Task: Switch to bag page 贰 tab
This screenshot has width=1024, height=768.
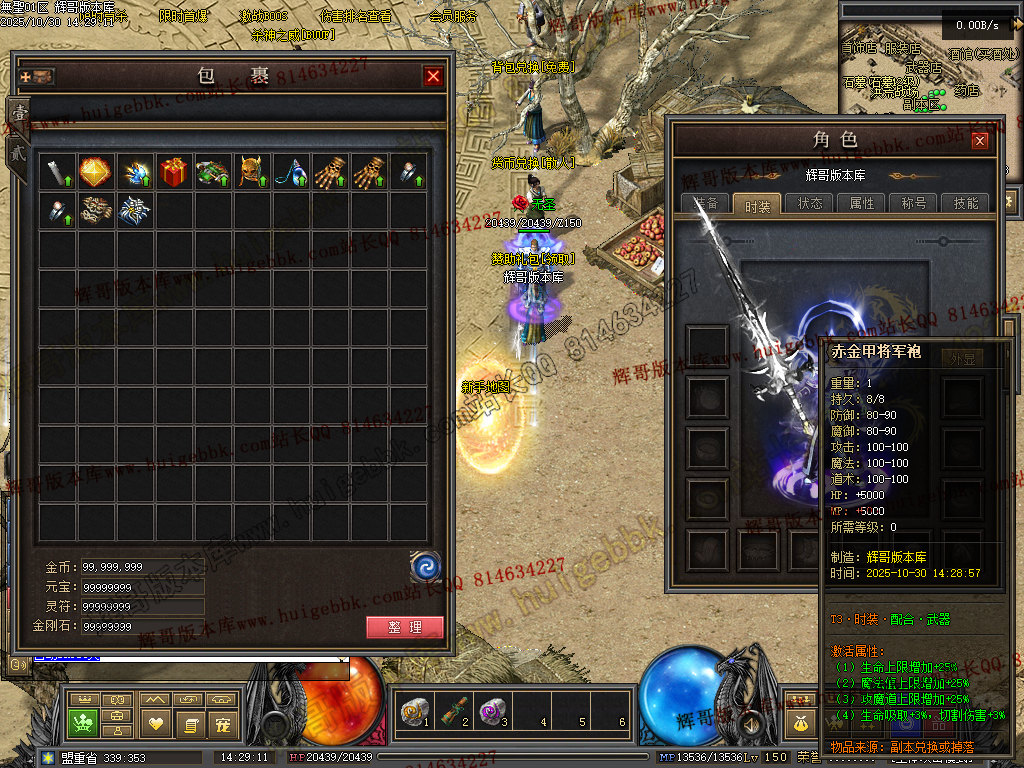Action: (x=18, y=153)
